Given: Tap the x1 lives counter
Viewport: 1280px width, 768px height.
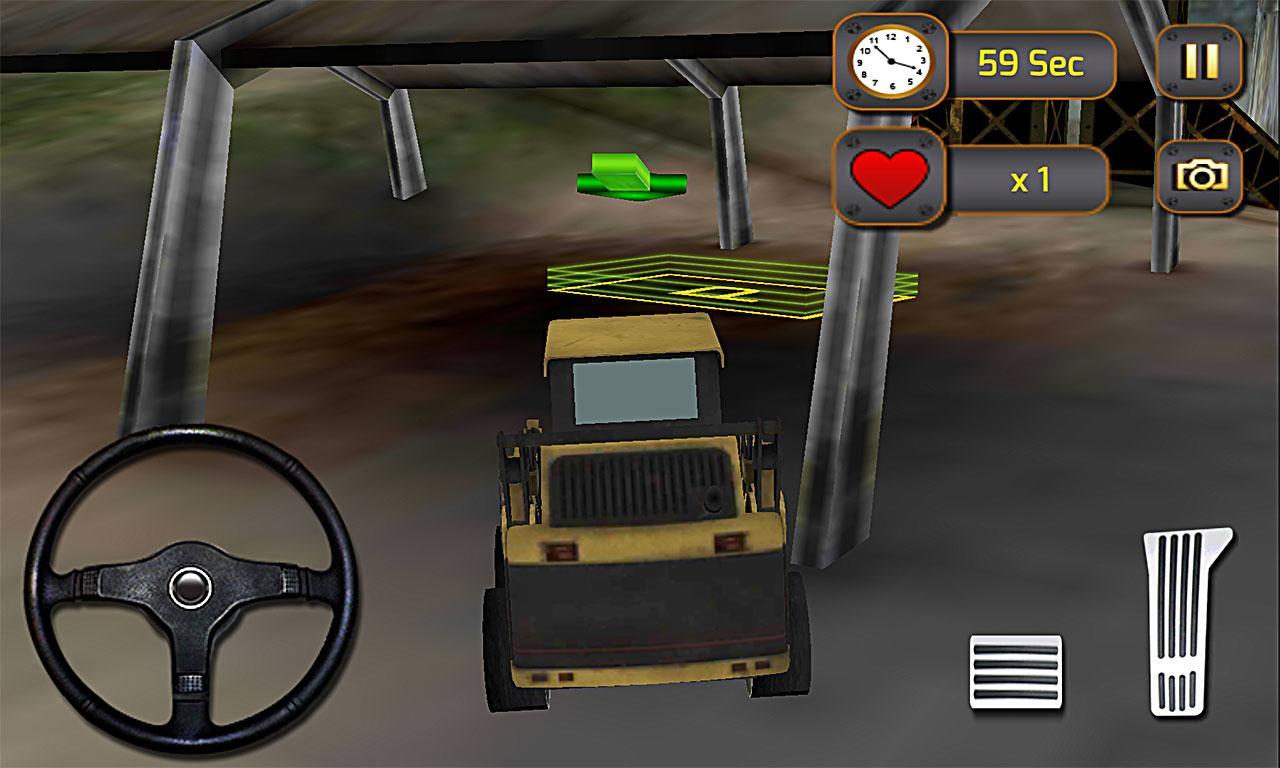Looking at the screenshot, I should (x=1030, y=178).
